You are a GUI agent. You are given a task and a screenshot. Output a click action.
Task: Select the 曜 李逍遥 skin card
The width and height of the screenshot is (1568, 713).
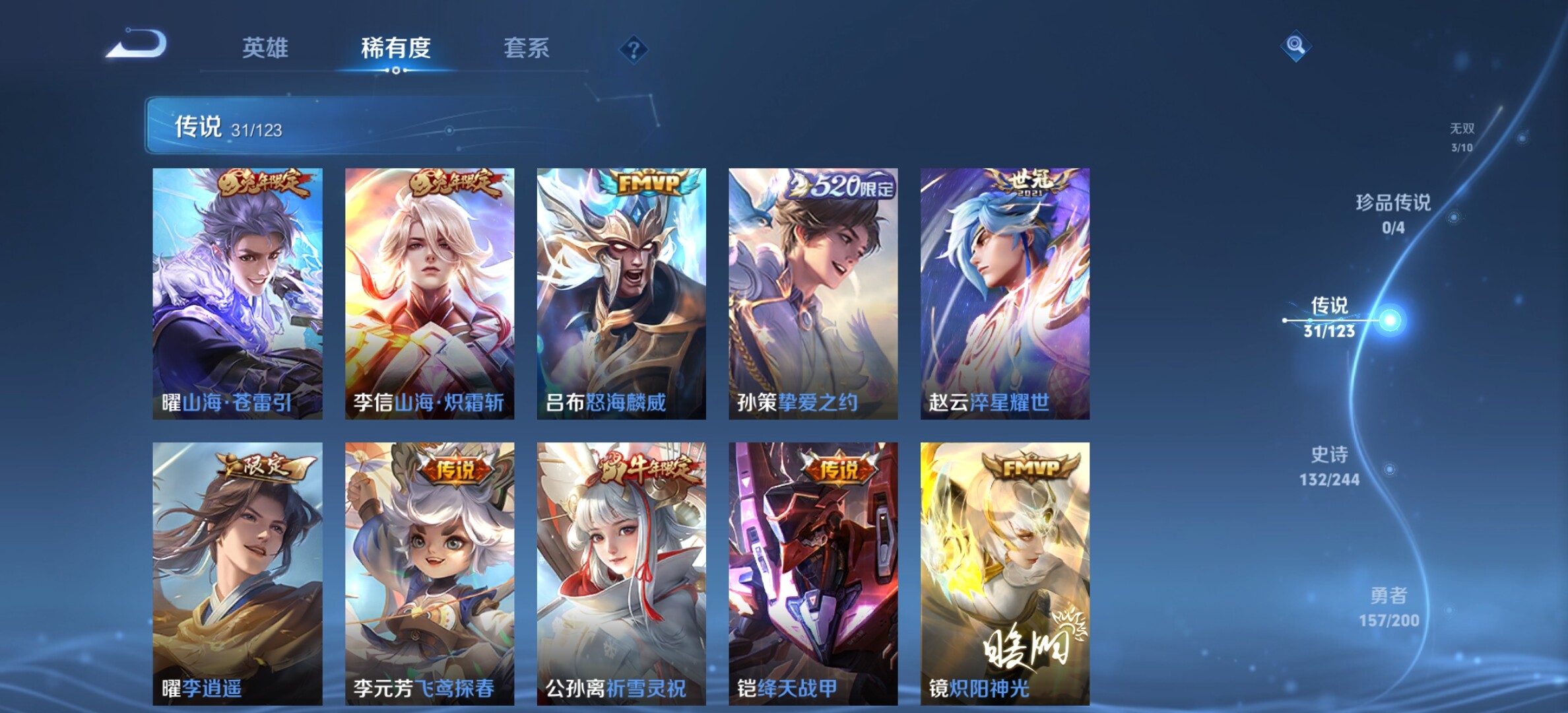pos(238,573)
